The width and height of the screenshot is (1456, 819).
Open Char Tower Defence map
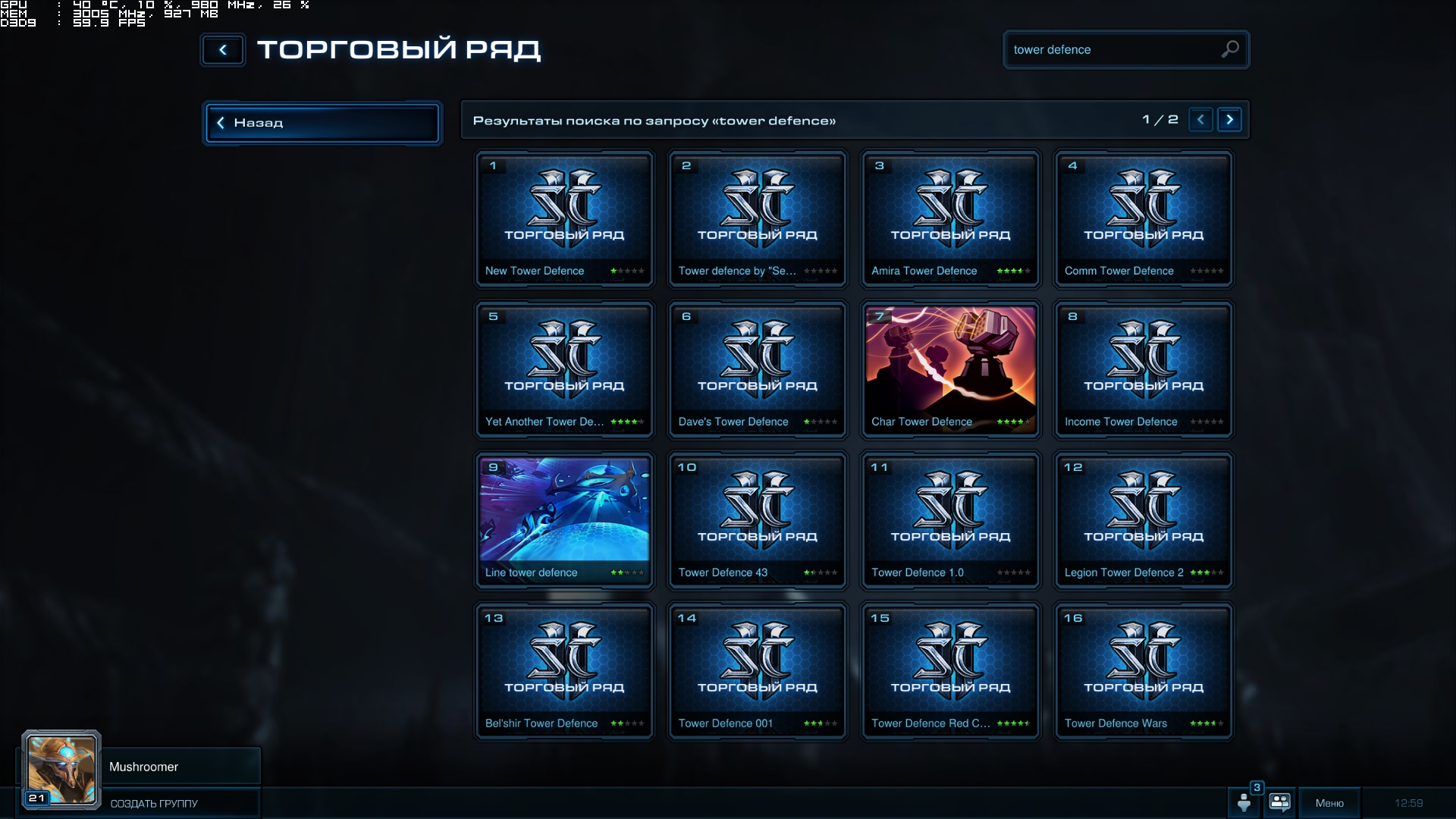pos(950,370)
